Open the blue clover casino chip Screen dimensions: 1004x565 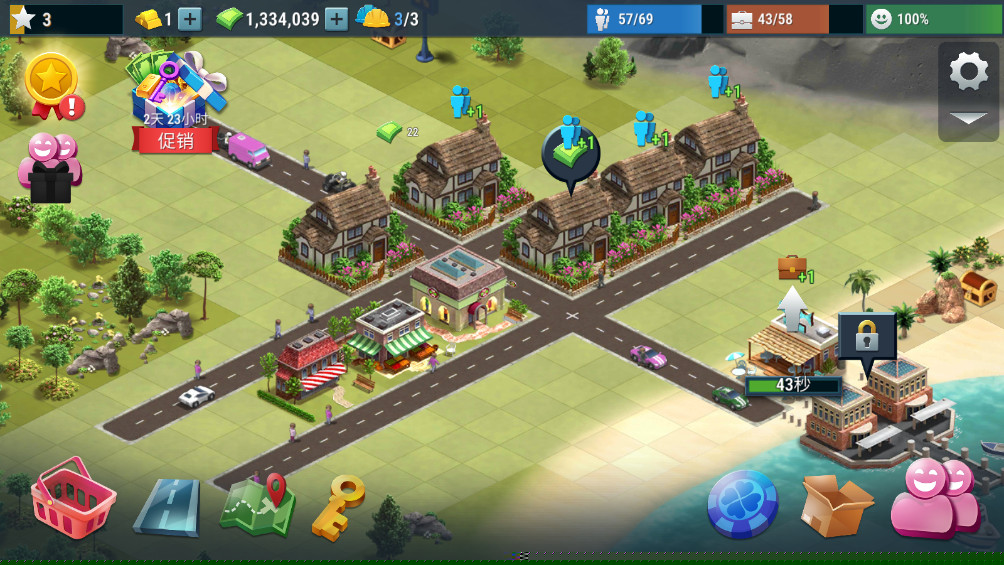click(742, 505)
